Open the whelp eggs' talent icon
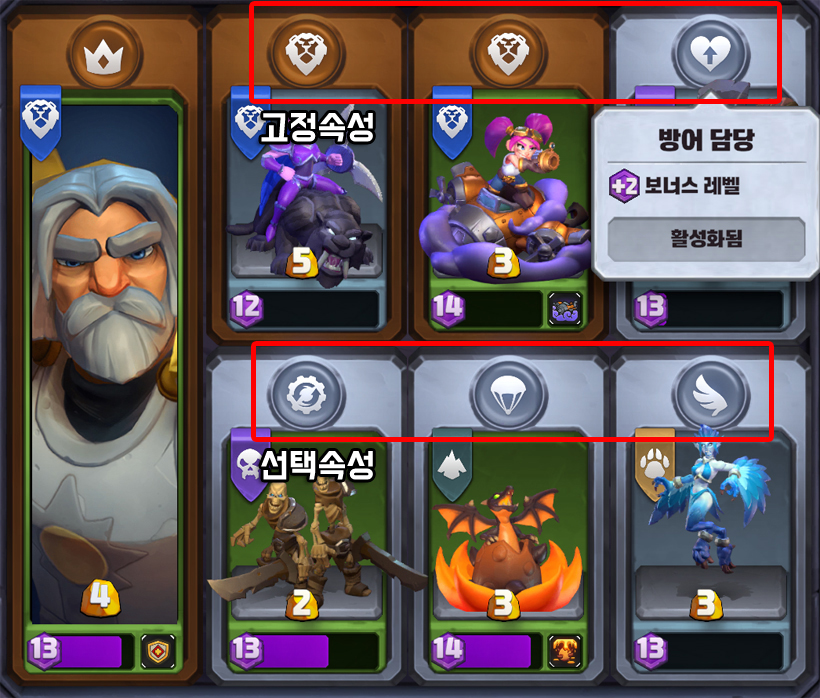The width and height of the screenshot is (820, 698). tap(563, 650)
